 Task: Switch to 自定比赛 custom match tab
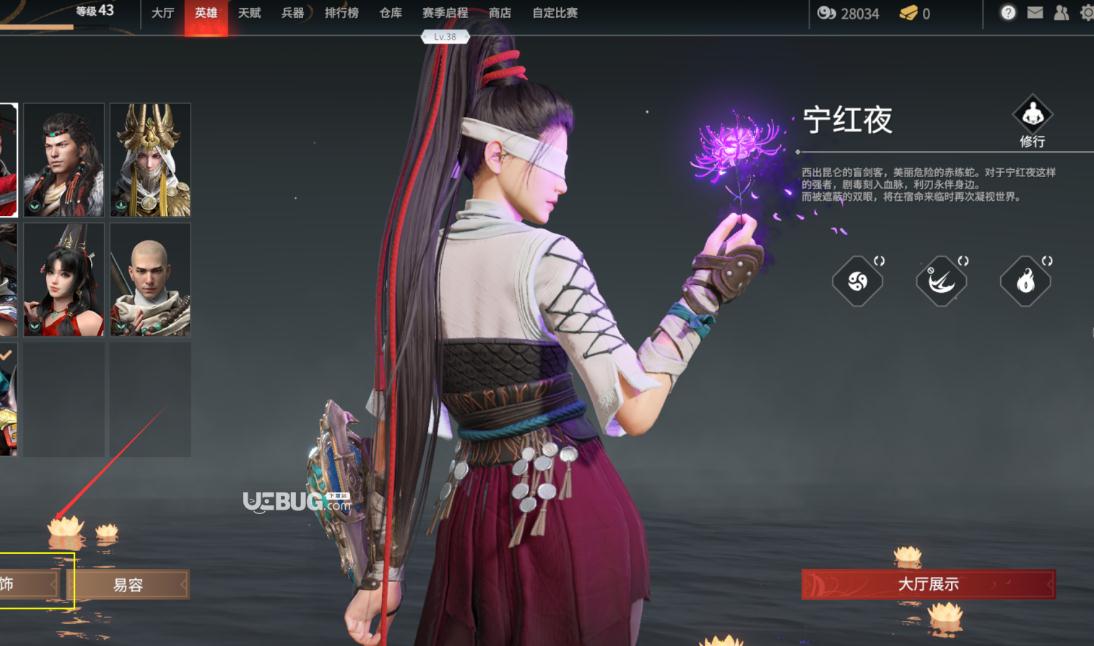tap(555, 13)
